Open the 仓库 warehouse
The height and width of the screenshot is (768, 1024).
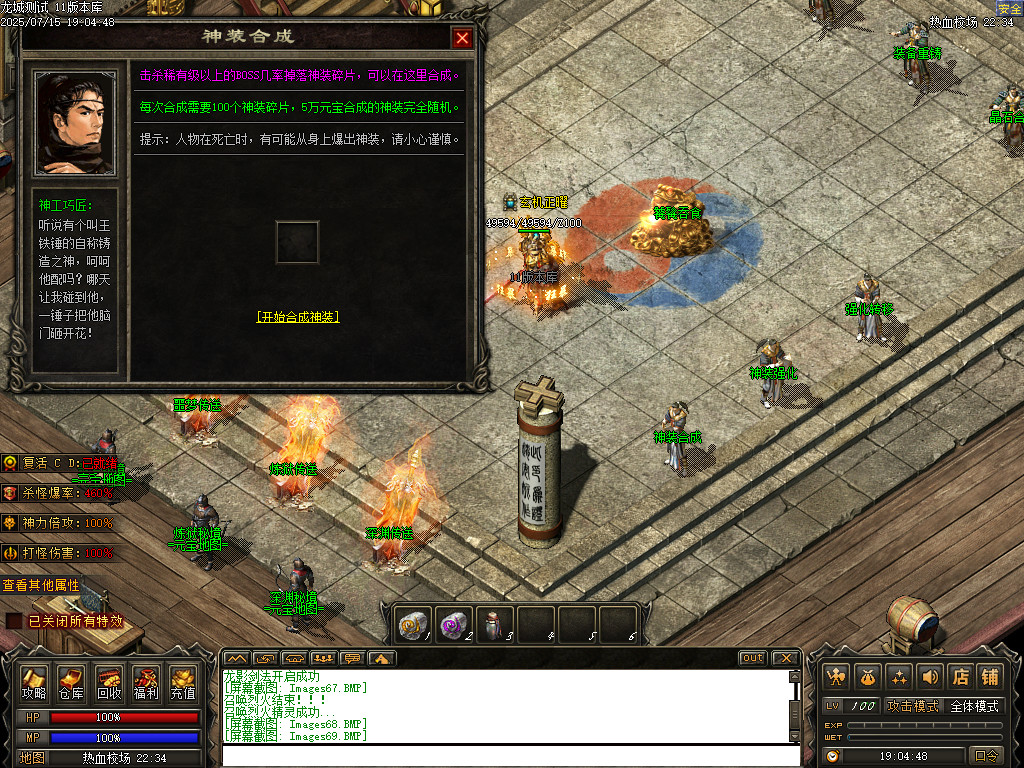71,683
